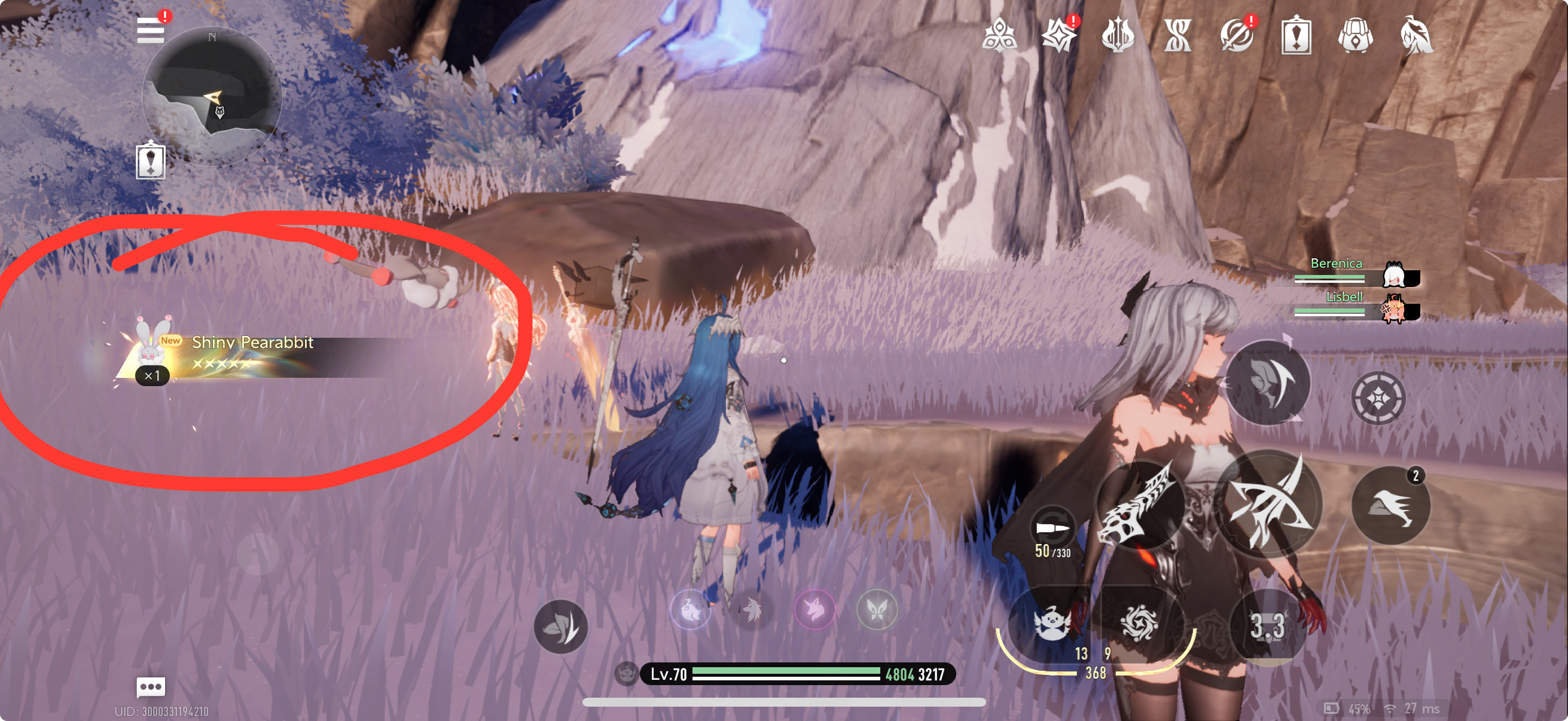Image resolution: width=1568 pixels, height=721 pixels.
Task: Open the crossed-sword circle icon with alert
Action: 1236,35
